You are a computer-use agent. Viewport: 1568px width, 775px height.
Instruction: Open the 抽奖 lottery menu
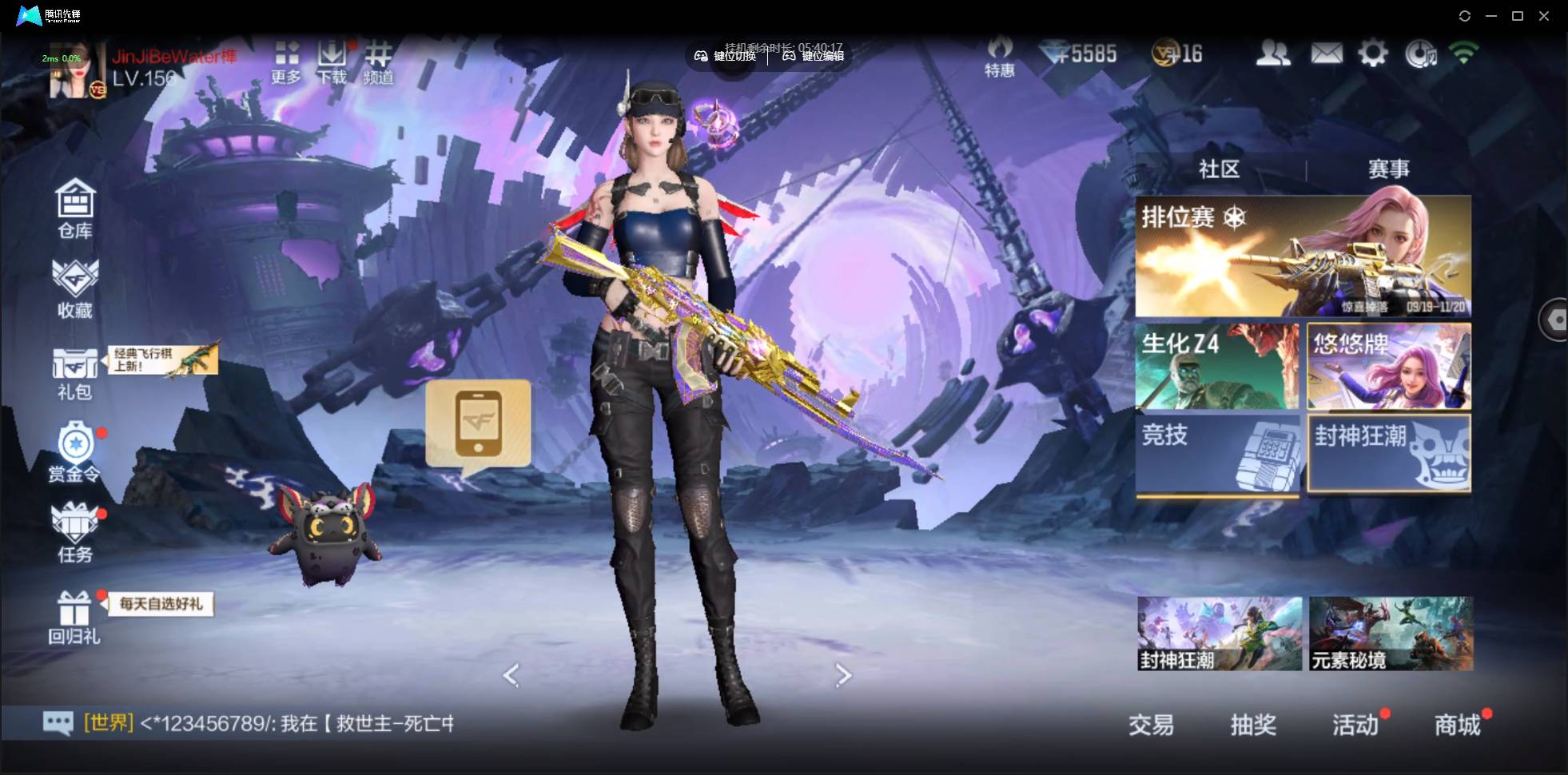coord(1253,725)
